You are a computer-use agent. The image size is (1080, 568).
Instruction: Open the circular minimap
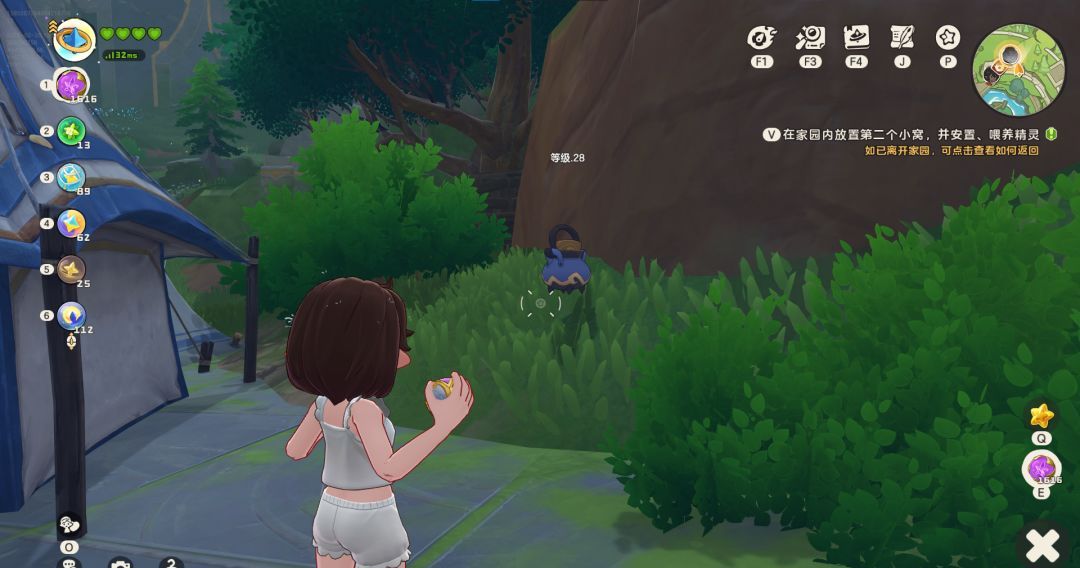[x=1018, y=69]
